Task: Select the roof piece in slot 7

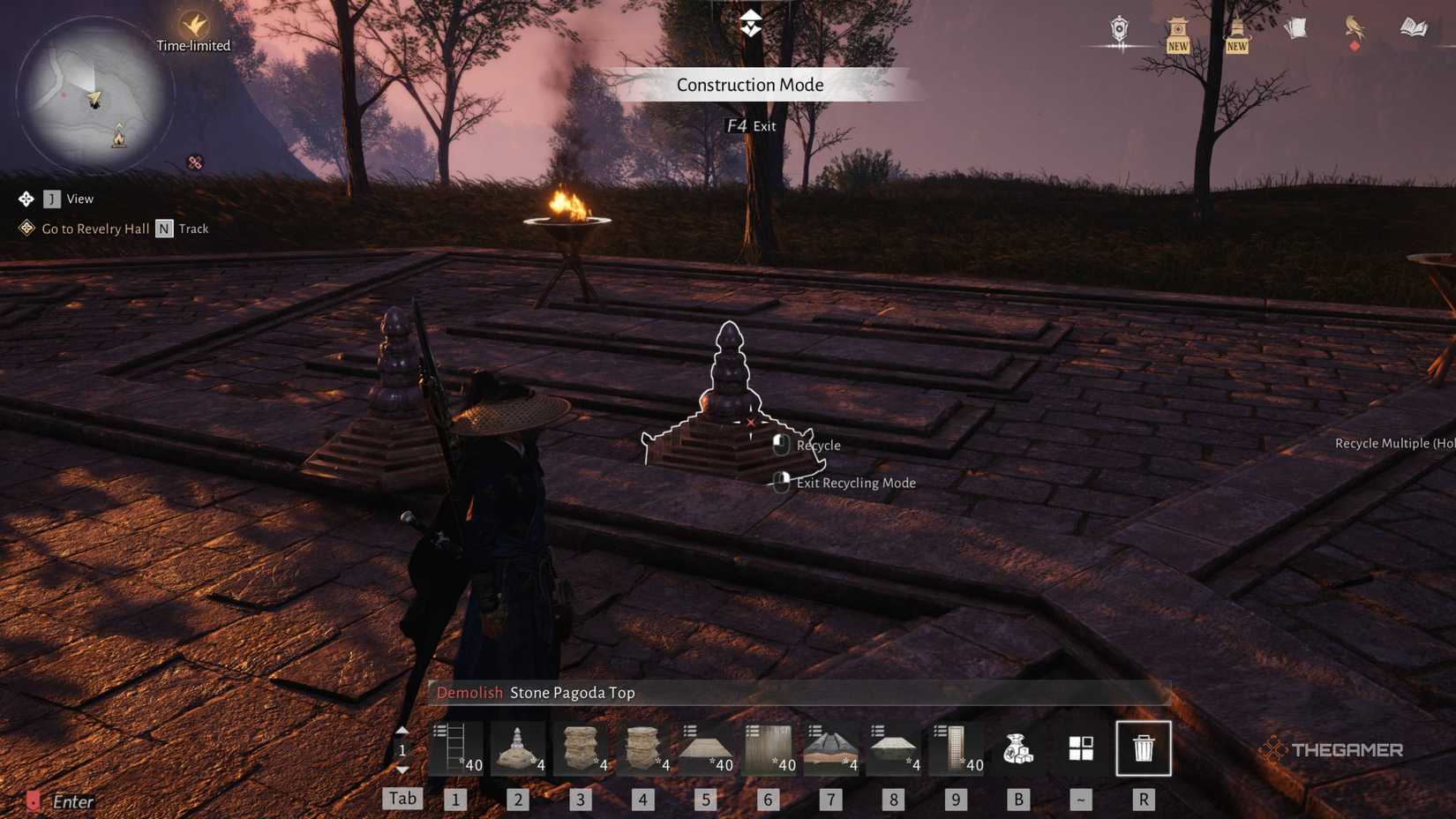Action: pos(831,748)
